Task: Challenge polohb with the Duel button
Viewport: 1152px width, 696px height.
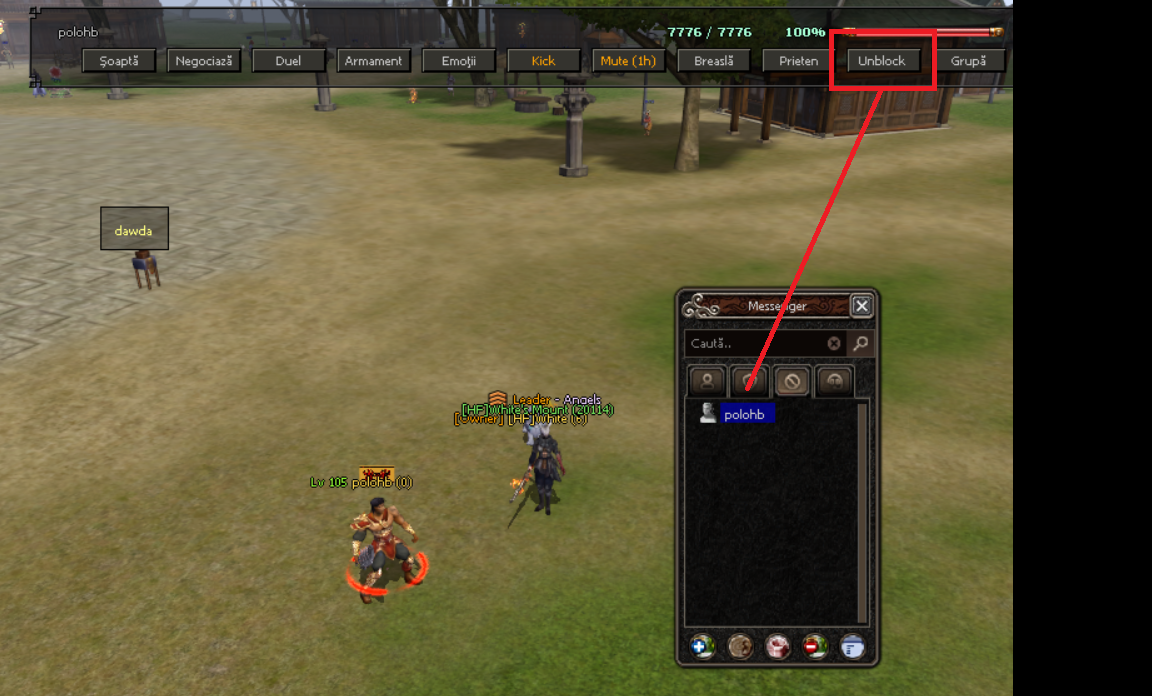Action: [289, 61]
